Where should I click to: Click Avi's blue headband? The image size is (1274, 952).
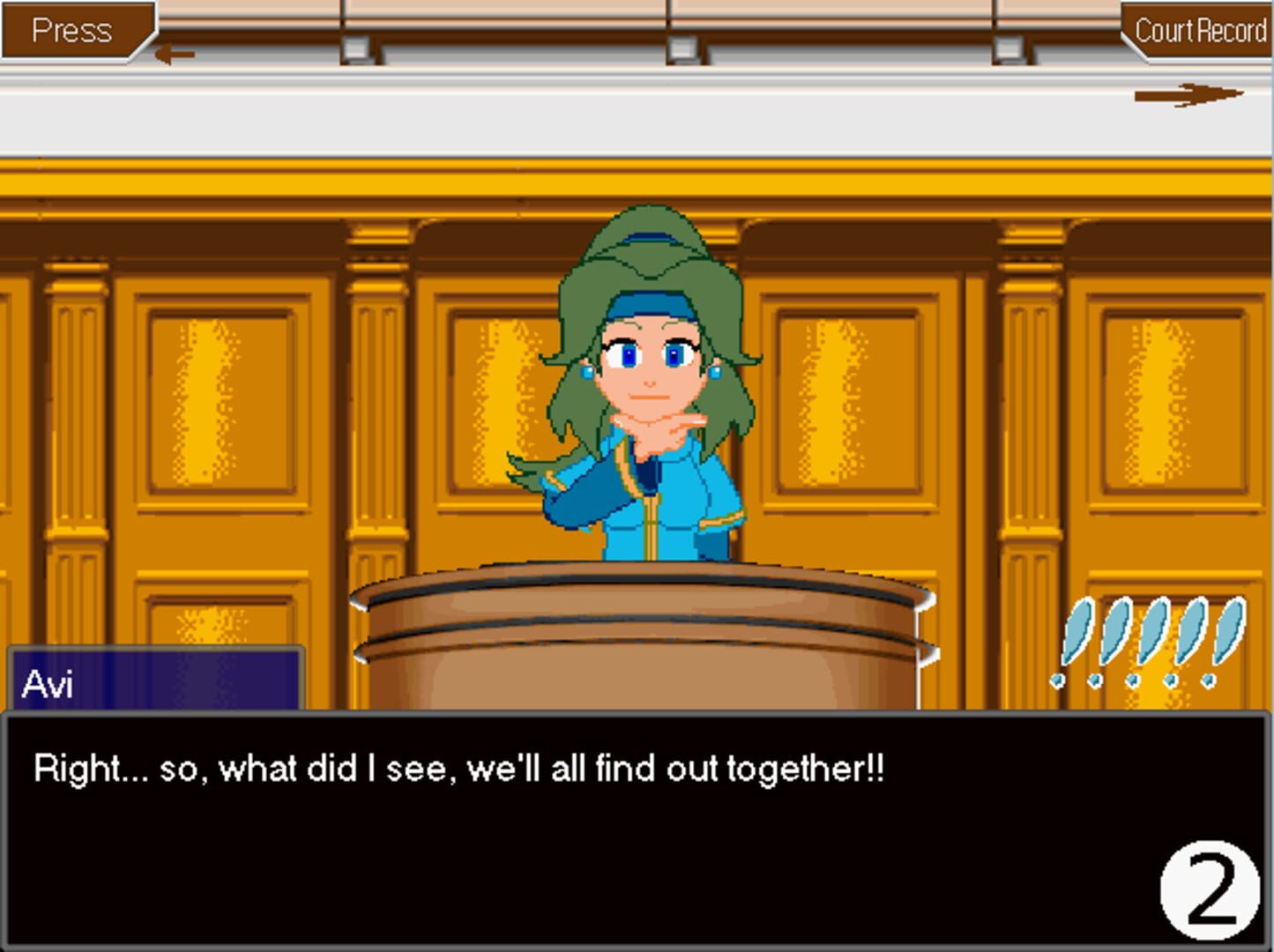point(650,304)
